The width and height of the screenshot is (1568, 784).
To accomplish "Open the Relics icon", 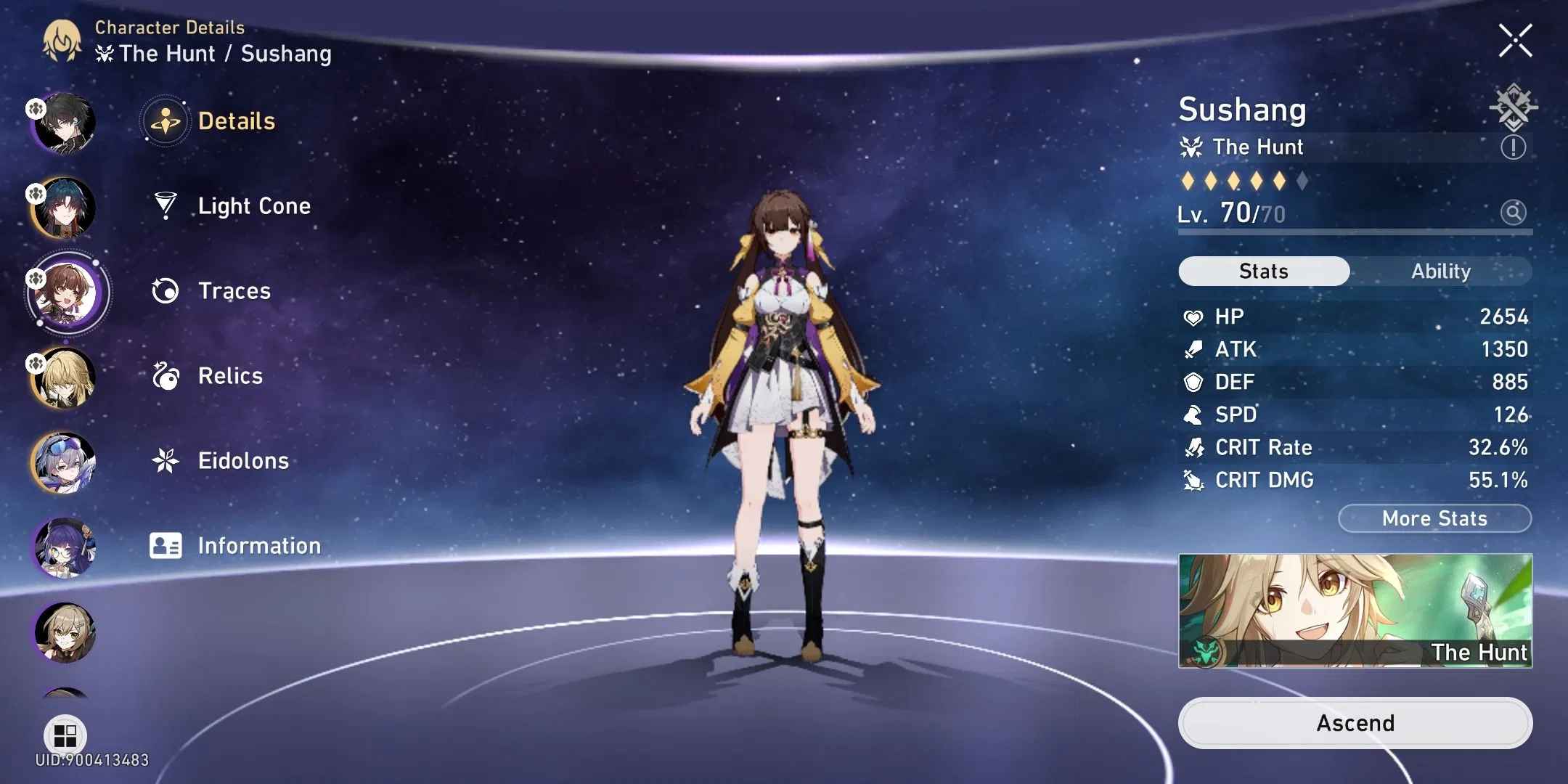I will coord(167,375).
